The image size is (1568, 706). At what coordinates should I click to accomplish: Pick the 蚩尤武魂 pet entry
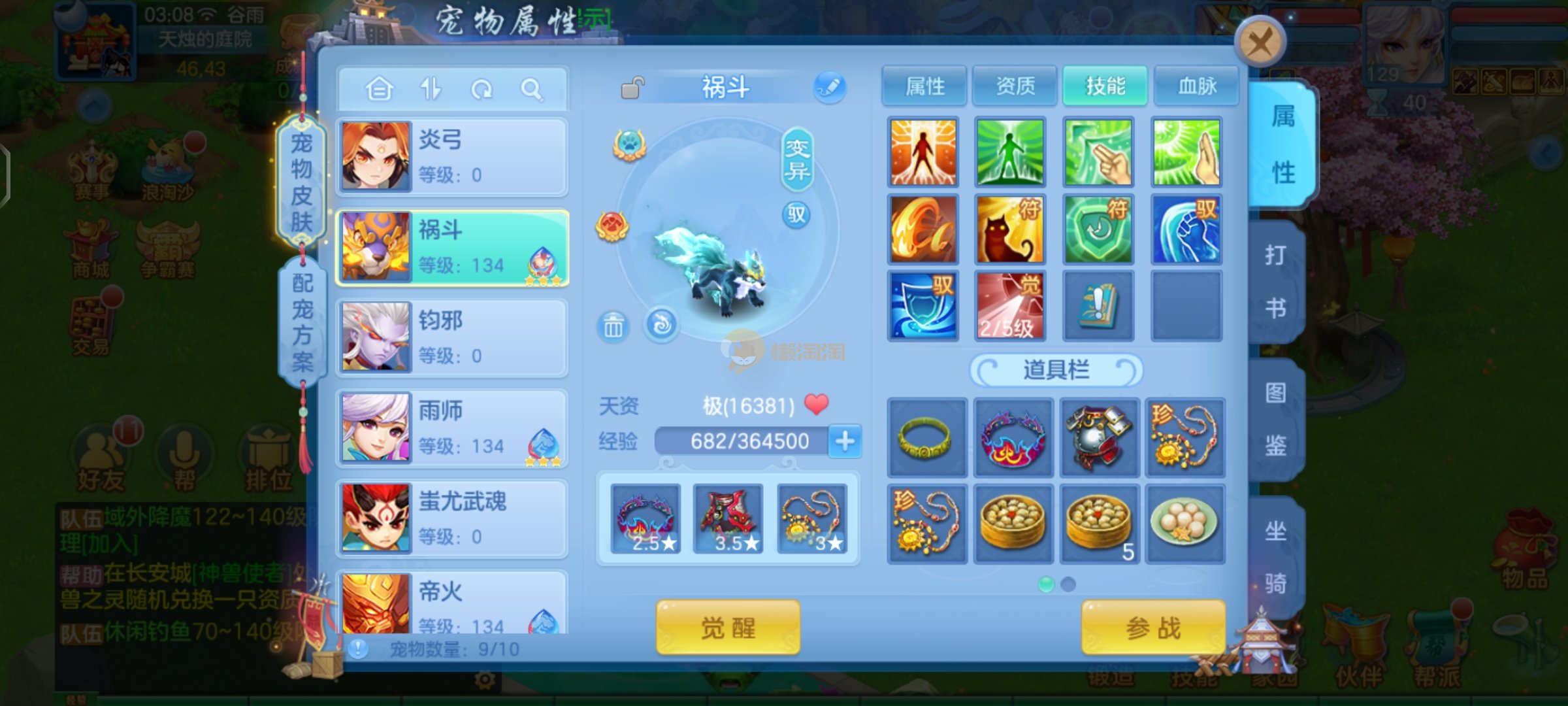point(452,518)
